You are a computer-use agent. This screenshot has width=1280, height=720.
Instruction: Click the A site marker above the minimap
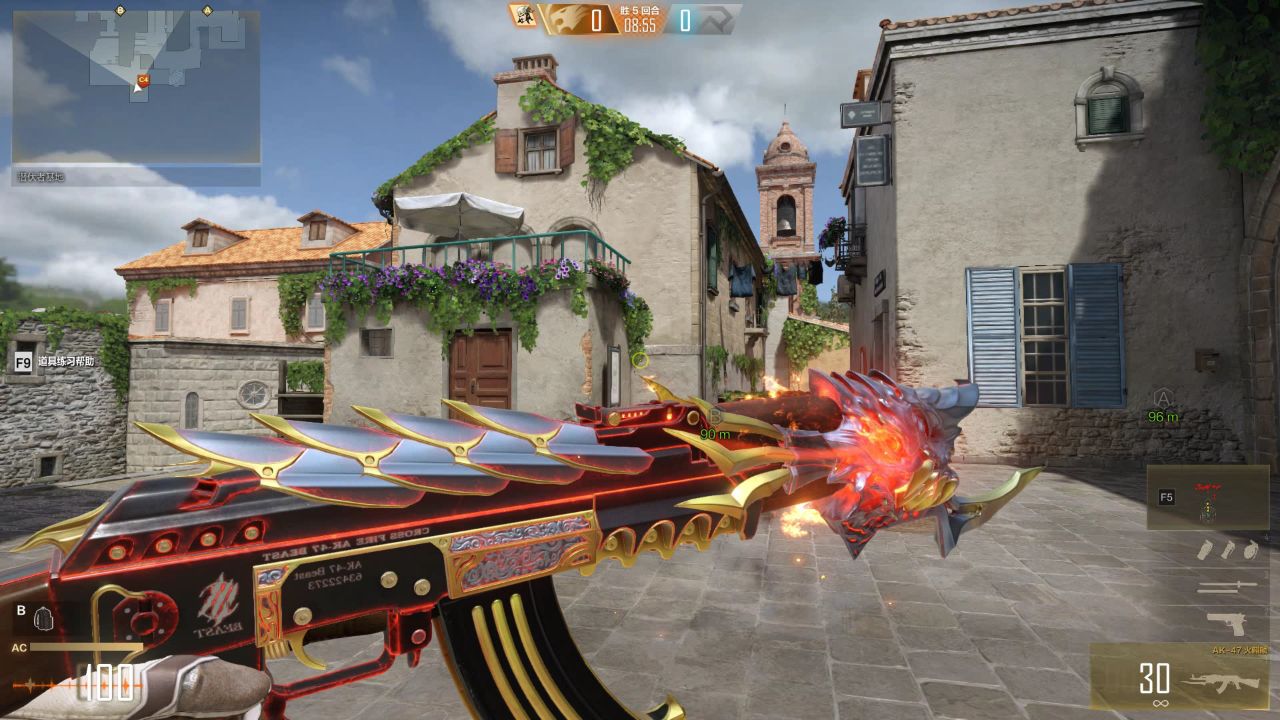[x=207, y=10]
